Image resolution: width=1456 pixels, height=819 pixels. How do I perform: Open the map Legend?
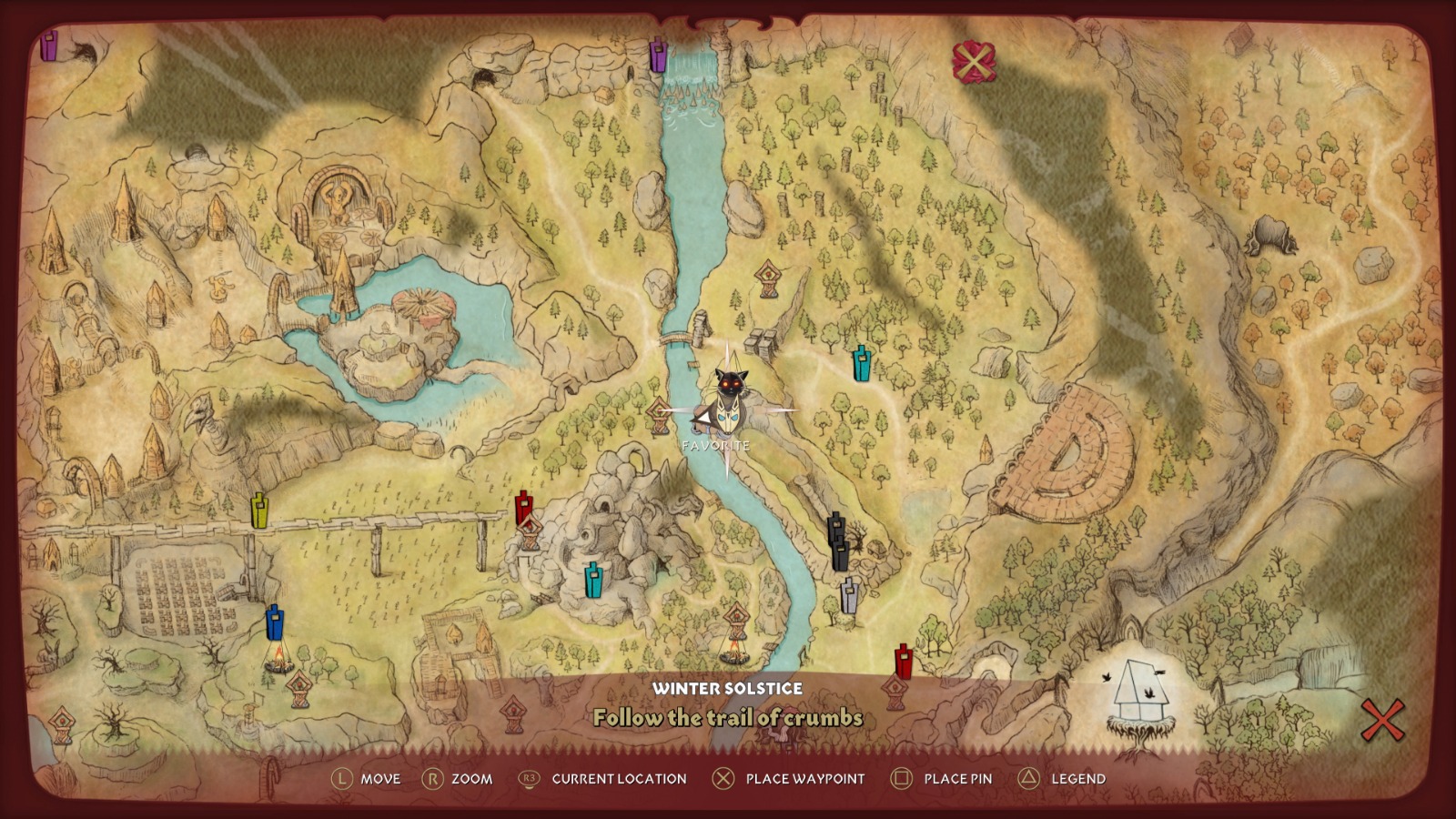1054,779
